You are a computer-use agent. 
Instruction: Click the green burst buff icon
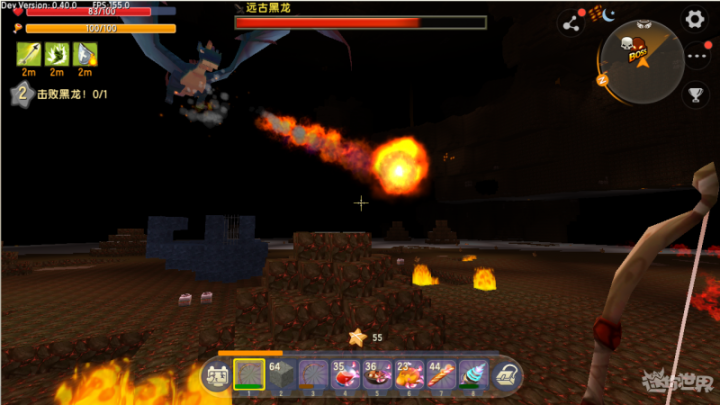57,54
